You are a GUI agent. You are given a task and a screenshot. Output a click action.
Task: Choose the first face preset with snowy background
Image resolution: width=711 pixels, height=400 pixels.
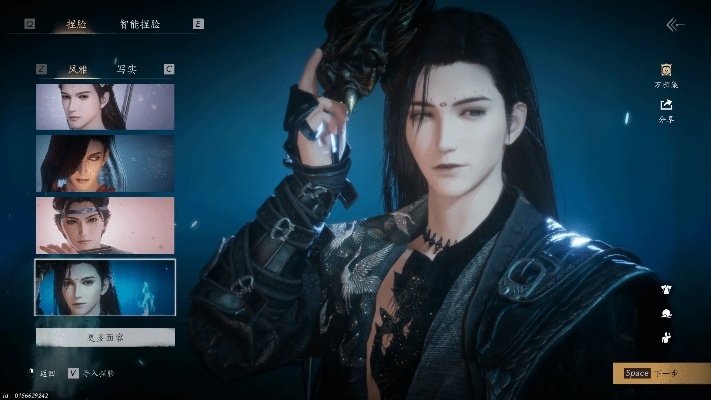(105, 106)
